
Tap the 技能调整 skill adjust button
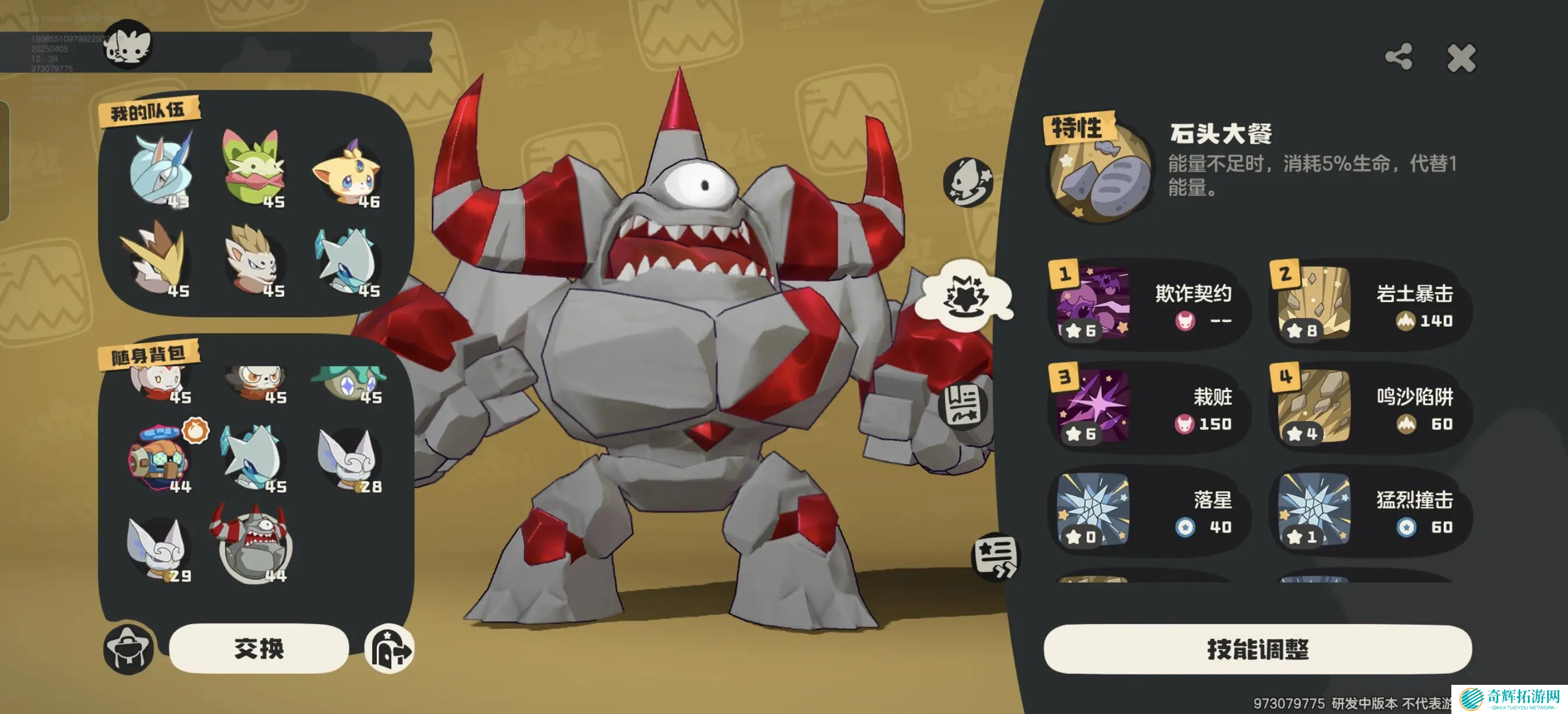[1258, 649]
